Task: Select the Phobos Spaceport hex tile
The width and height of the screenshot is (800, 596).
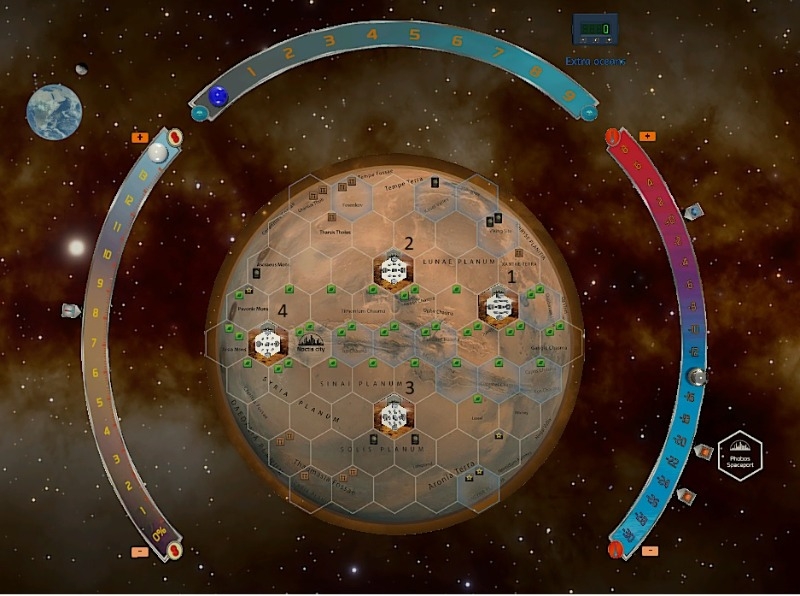Action: [x=740, y=458]
